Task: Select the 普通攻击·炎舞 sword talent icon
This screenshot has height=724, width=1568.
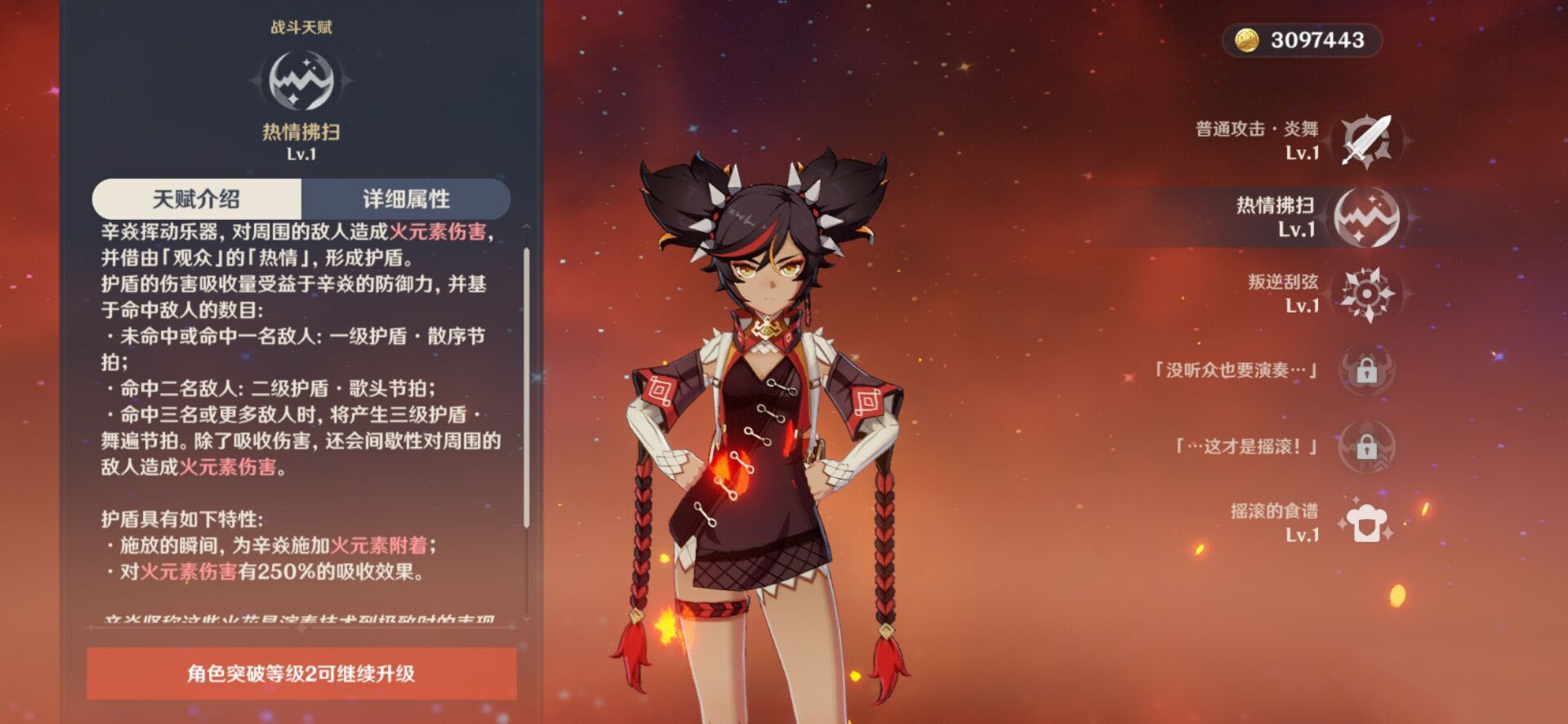Action: [x=1366, y=141]
